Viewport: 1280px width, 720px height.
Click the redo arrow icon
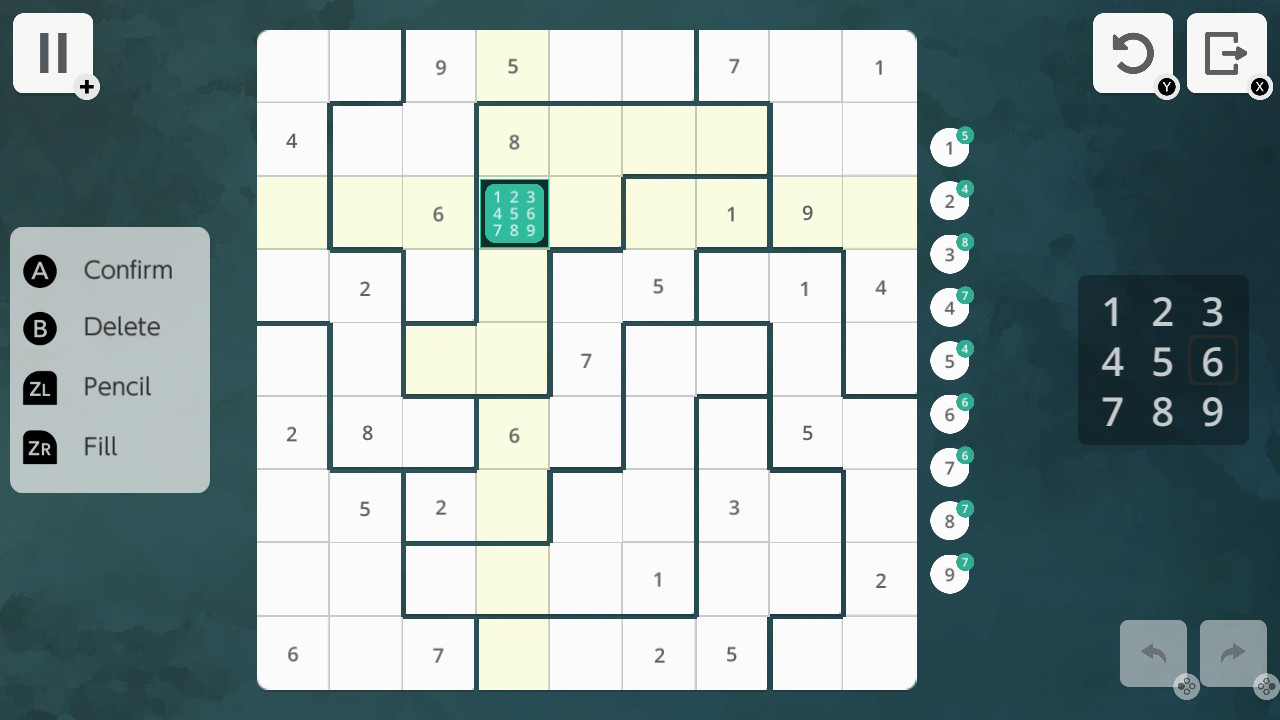pyautogui.click(x=1232, y=654)
